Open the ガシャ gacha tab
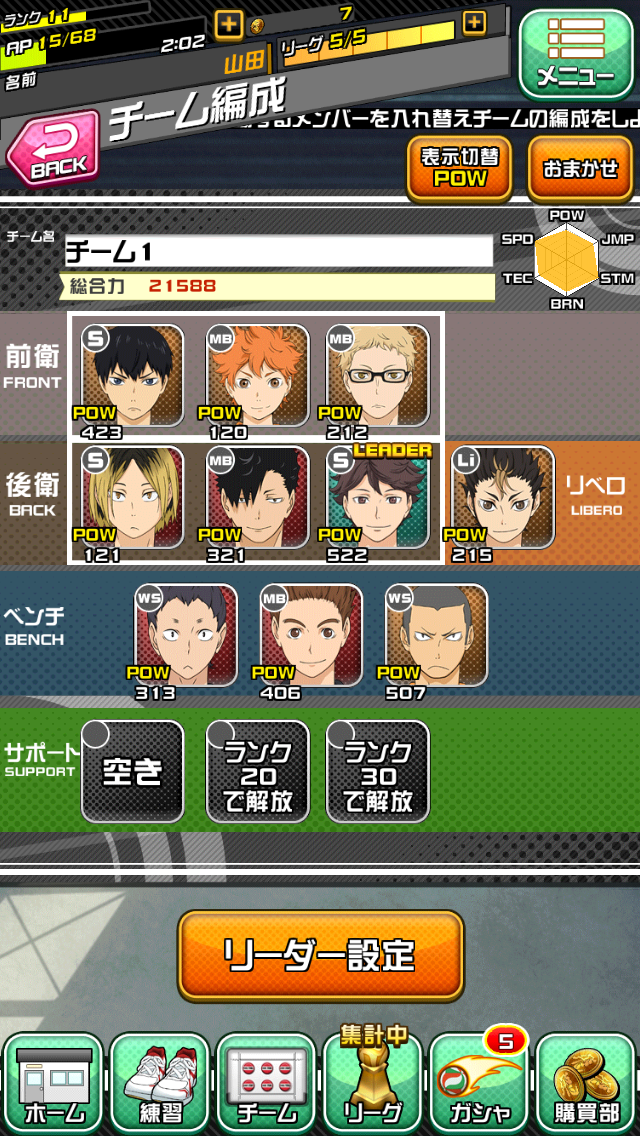 coord(480,1083)
